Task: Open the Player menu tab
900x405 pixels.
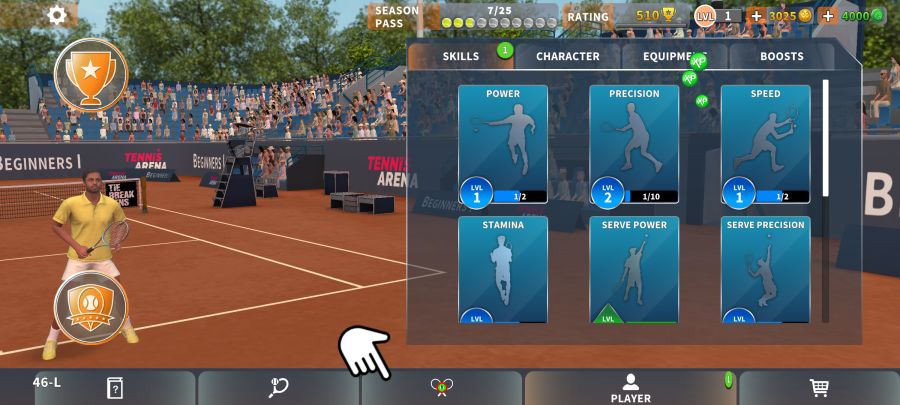Action: 630,388
